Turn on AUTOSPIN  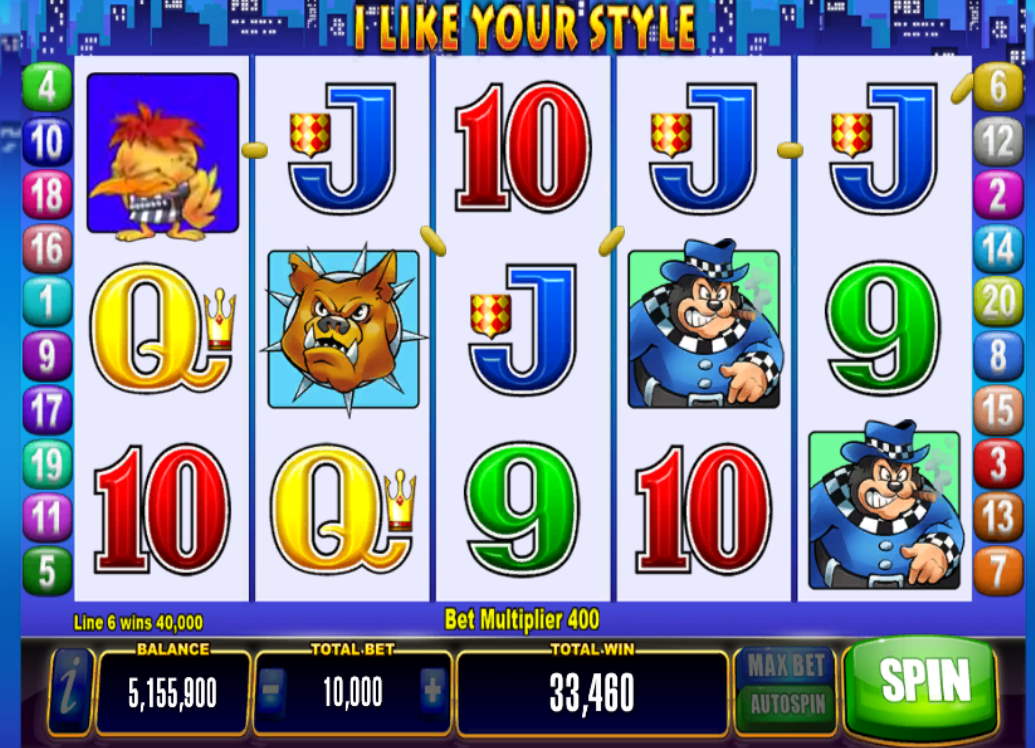click(x=786, y=703)
